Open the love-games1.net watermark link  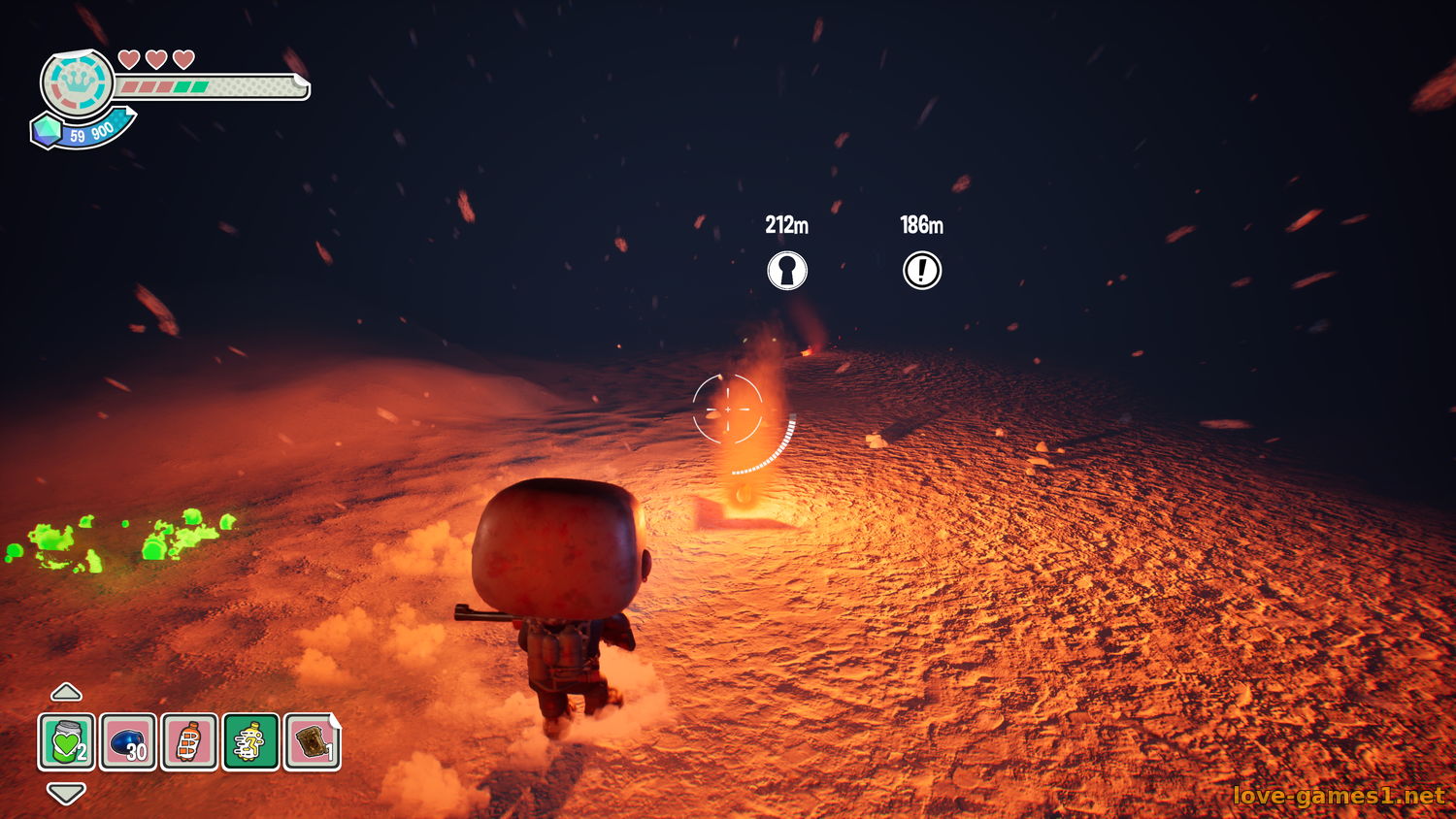(x=1339, y=796)
